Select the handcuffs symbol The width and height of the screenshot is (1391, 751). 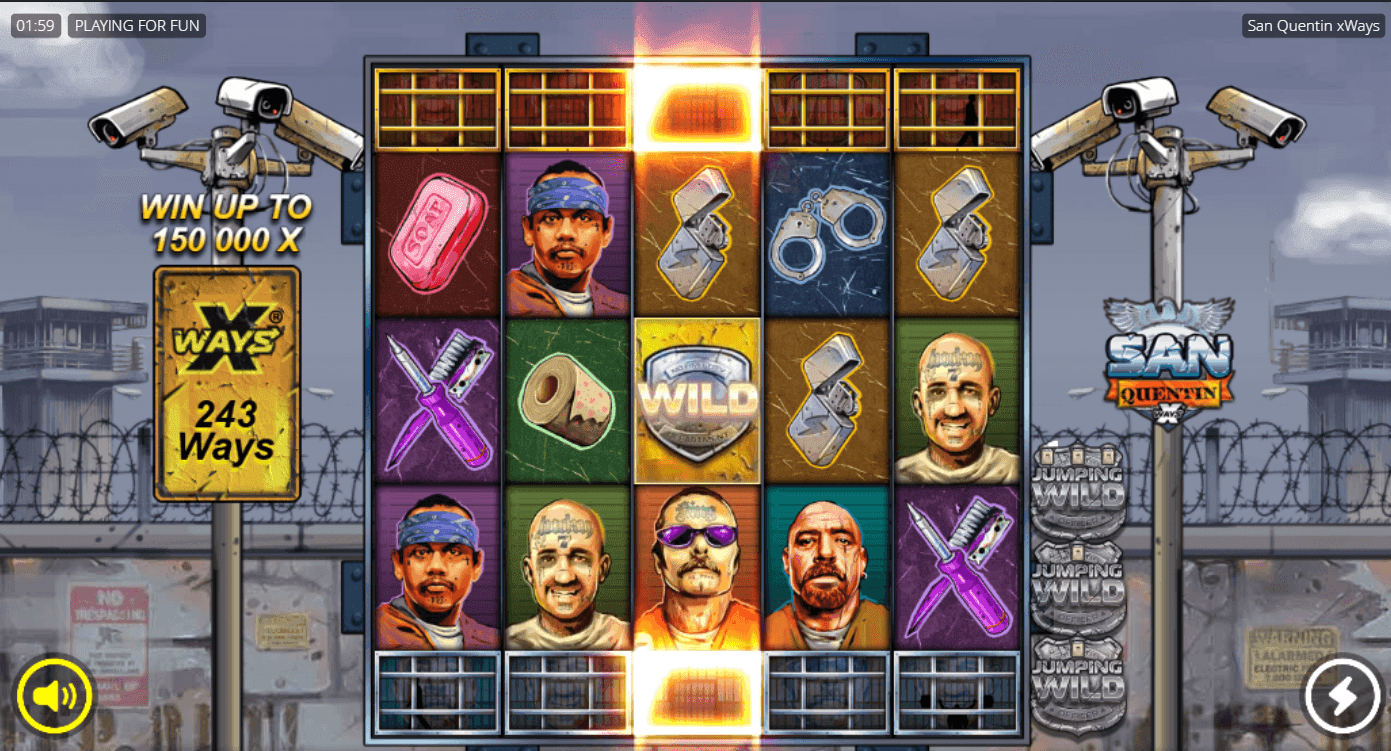pyautogui.click(x=827, y=235)
